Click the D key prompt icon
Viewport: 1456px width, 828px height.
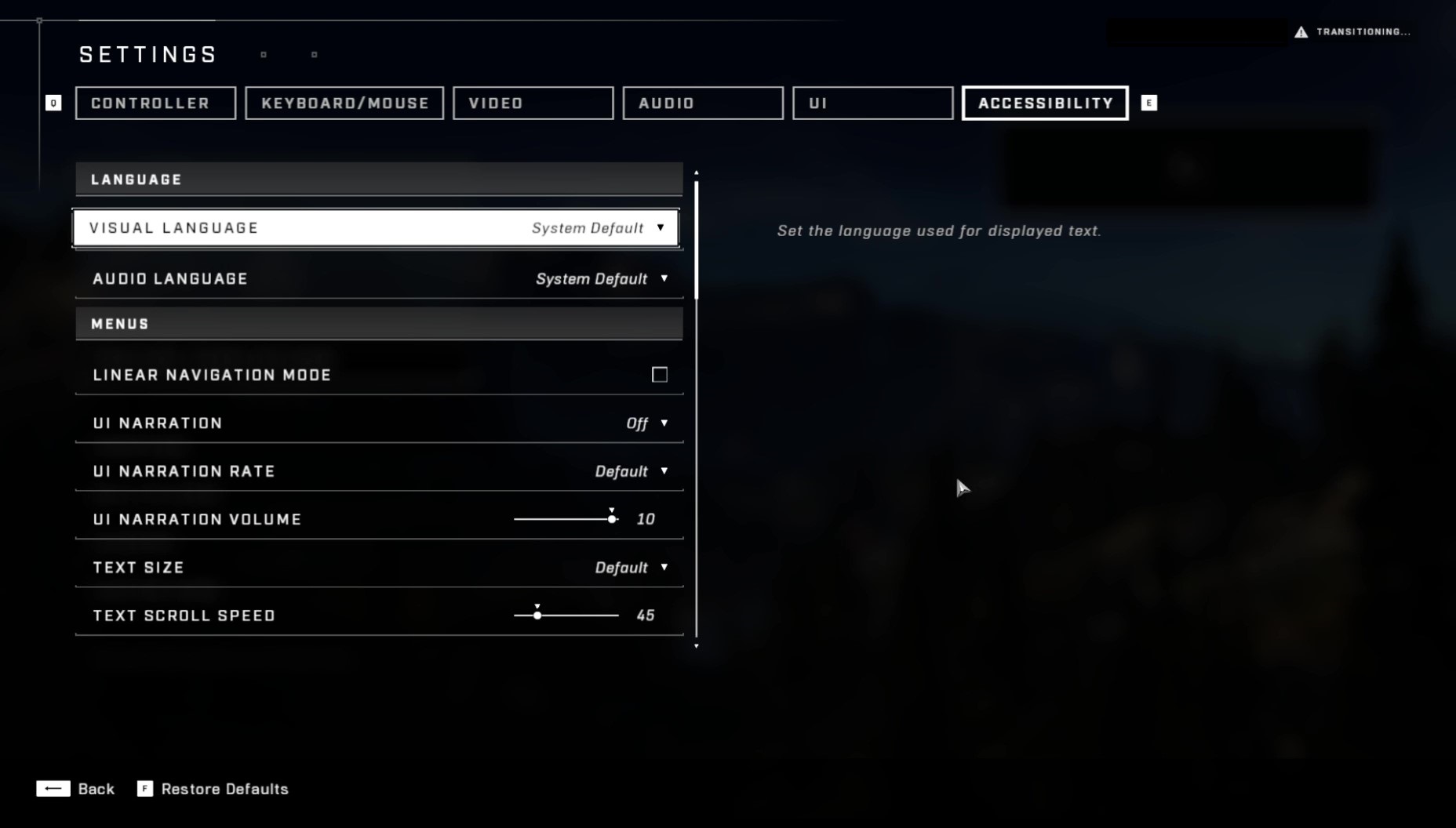tap(52, 103)
